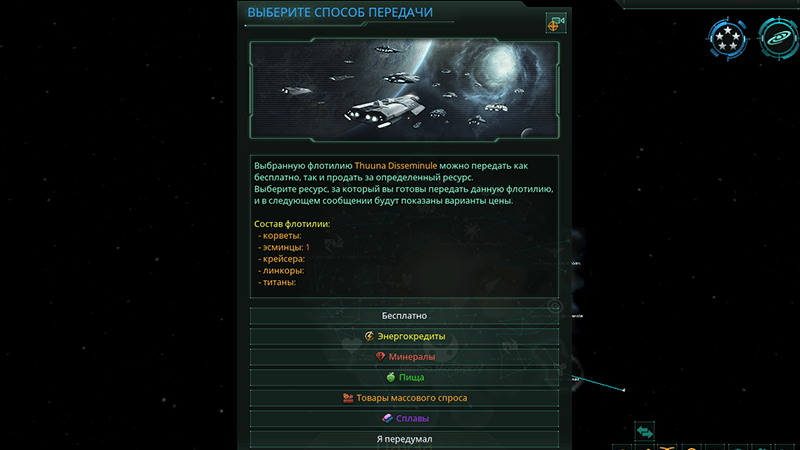Choose the Бесплатно option
Screen dimensions: 800x450
[404, 316]
